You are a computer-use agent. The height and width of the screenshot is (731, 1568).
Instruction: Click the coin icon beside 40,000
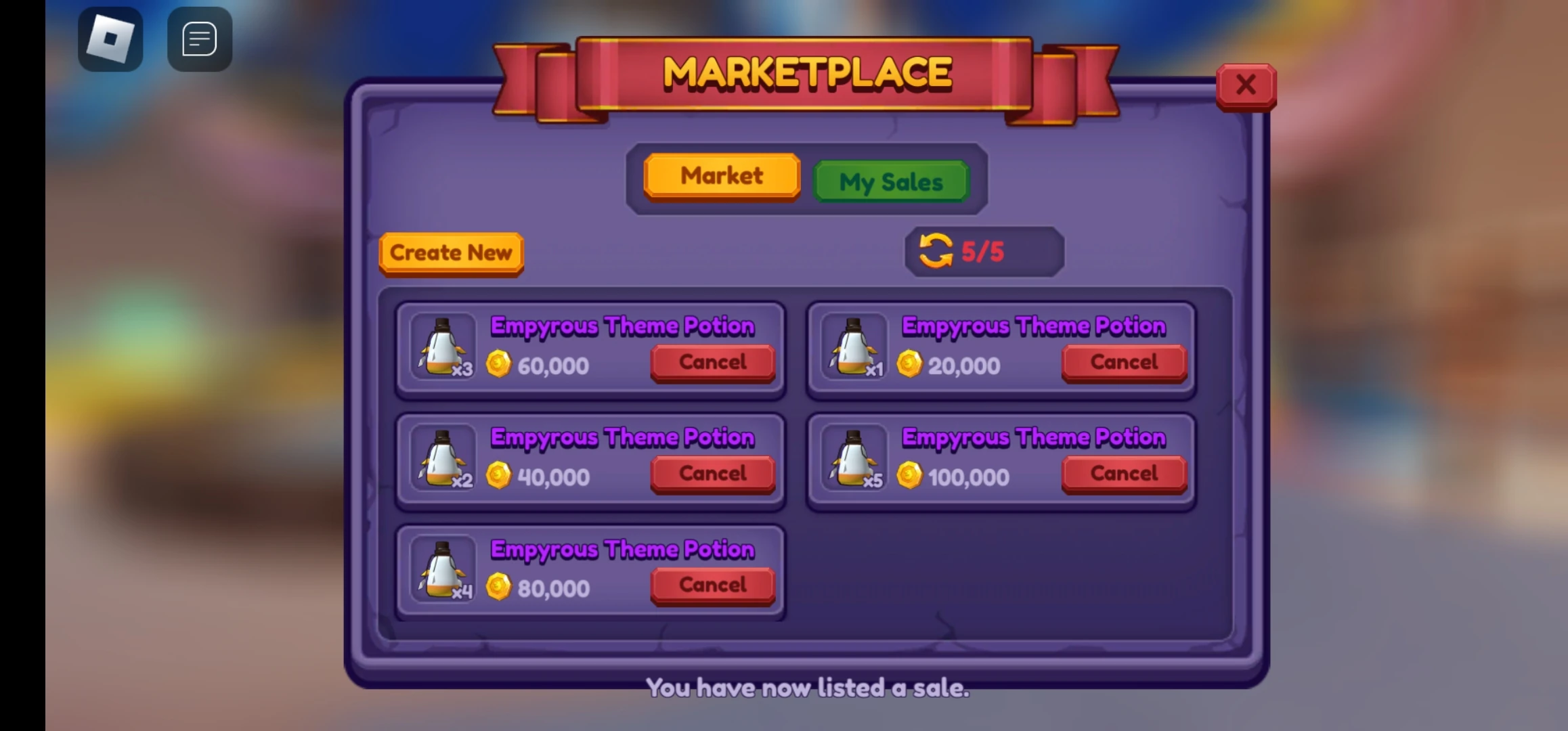pos(499,476)
